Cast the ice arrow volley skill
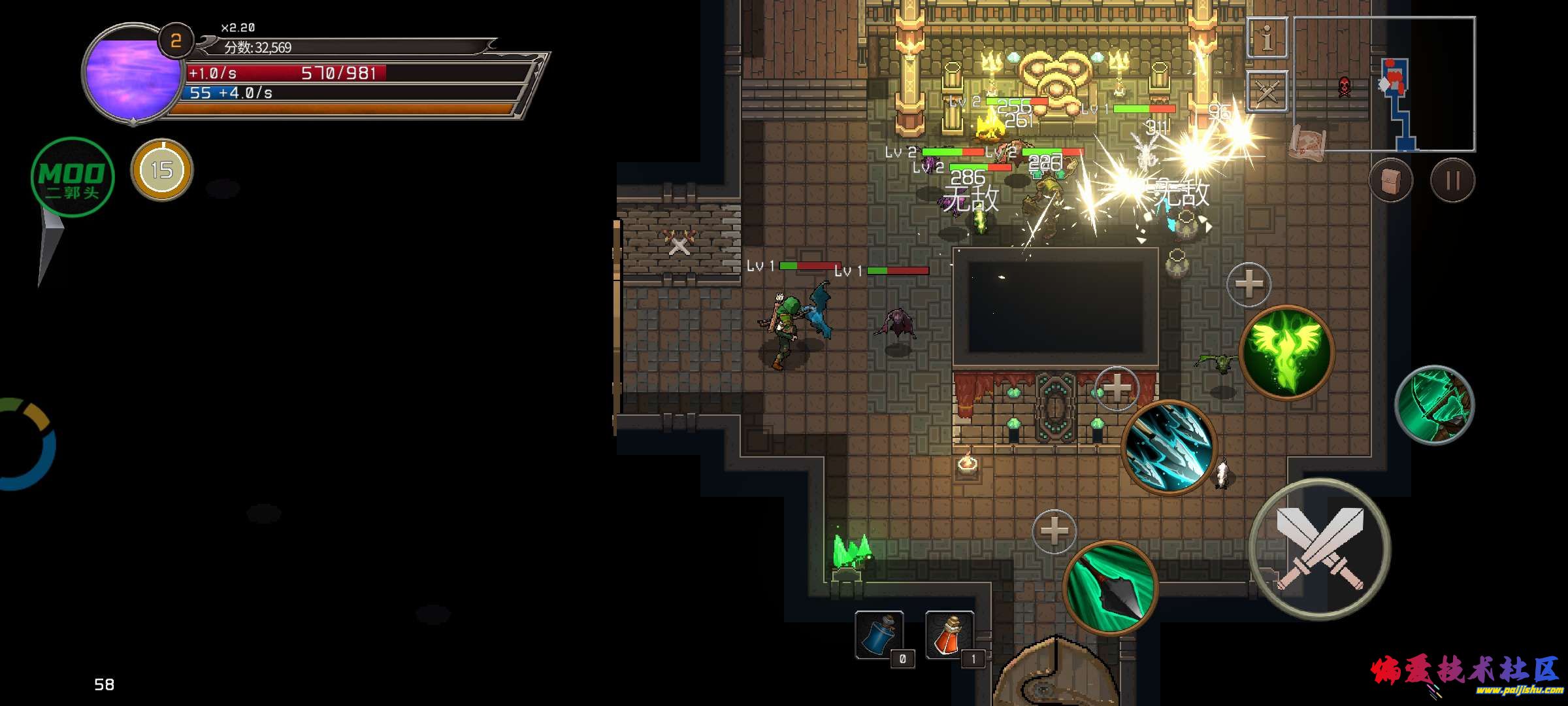1568x706 pixels. tap(1169, 447)
